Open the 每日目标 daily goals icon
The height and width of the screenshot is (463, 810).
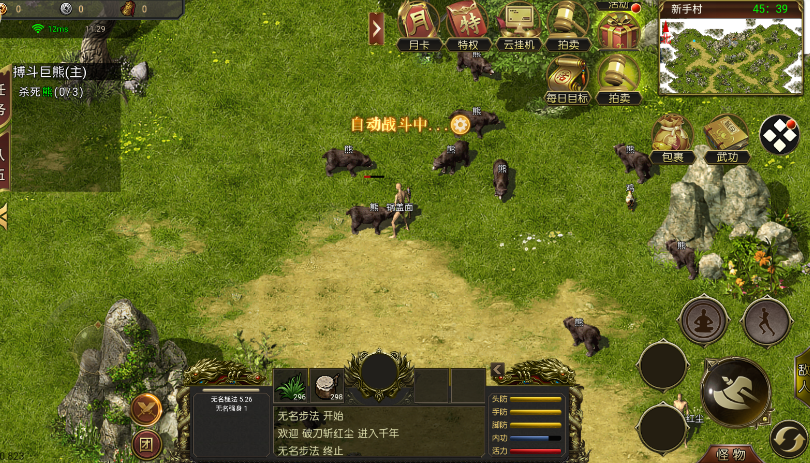(568, 78)
